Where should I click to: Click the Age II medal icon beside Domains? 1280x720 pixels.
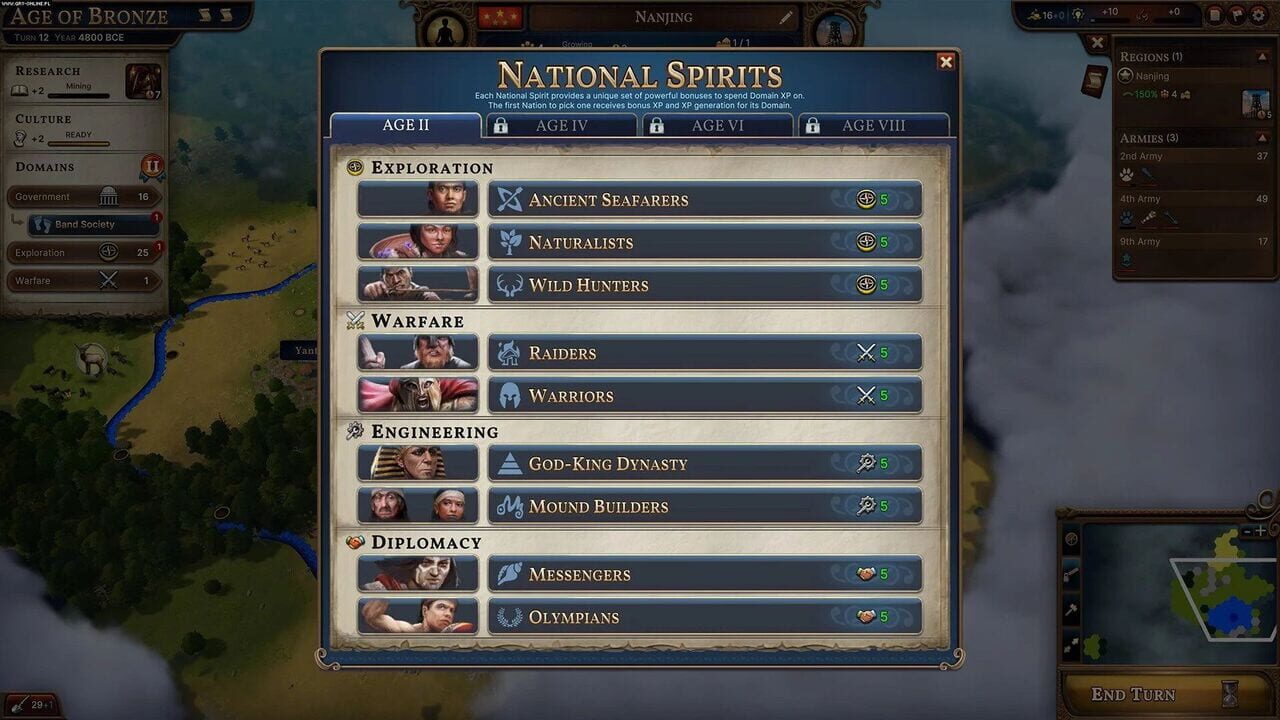tap(151, 165)
